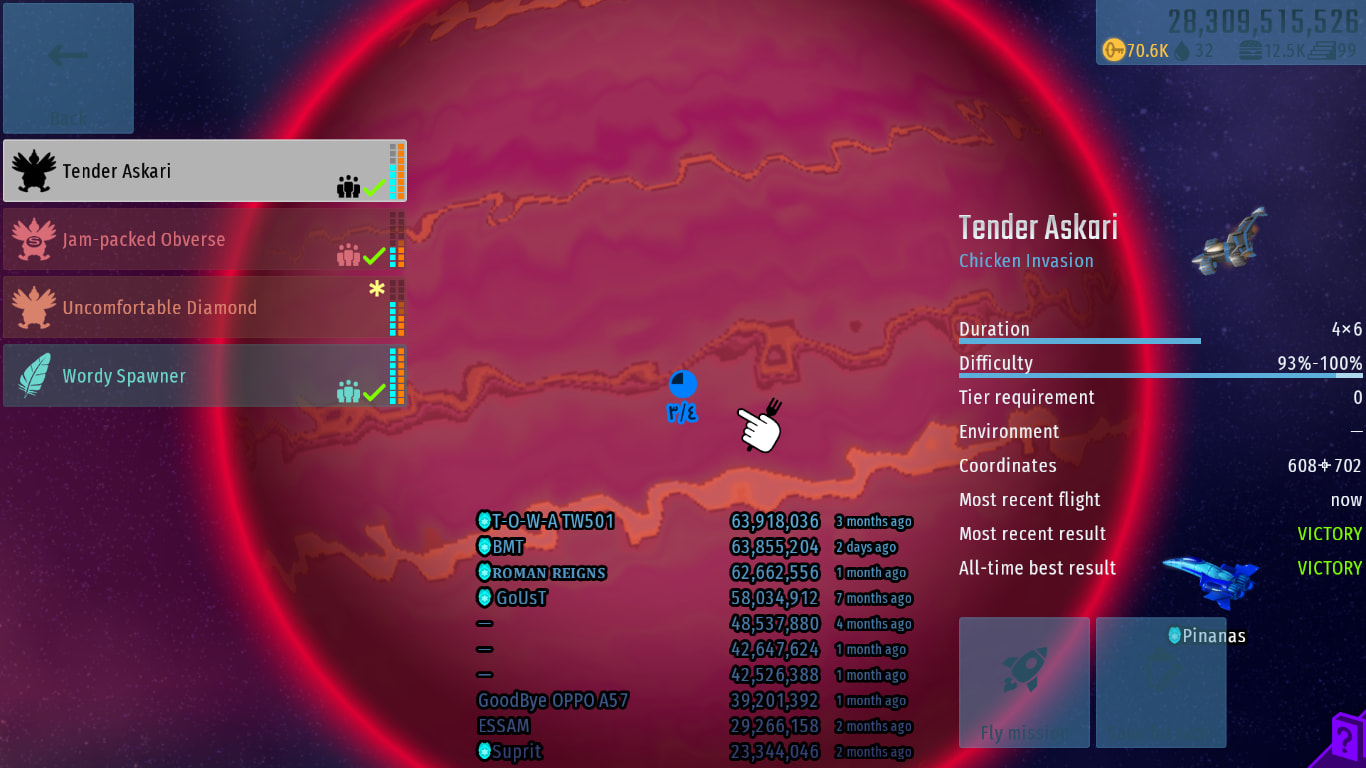This screenshot has height=768, width=1366.
Task: Open GoUsT's leaderboard entry
Action: [694, 598]
